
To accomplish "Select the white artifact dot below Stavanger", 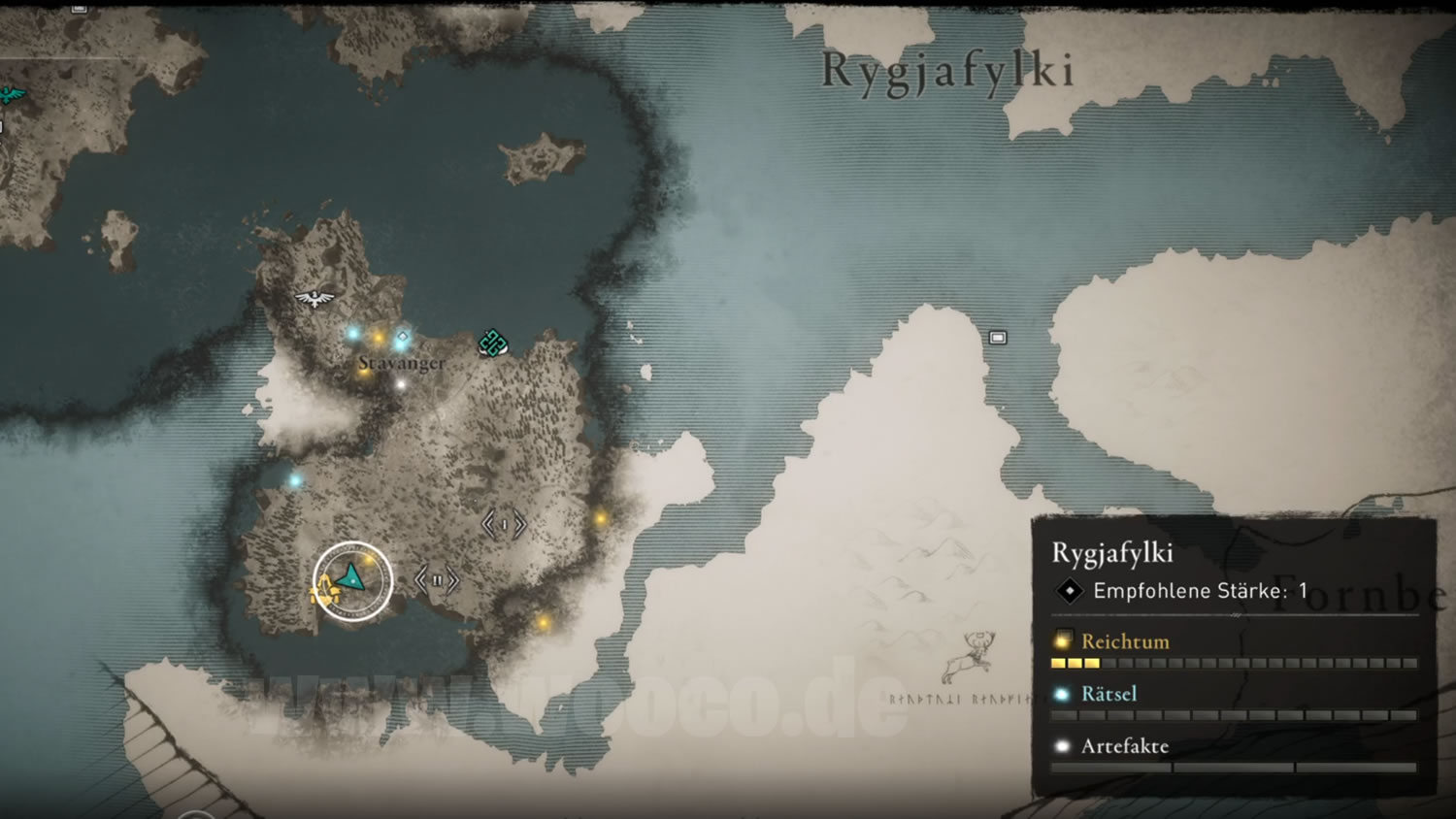I will click(401, 385).
